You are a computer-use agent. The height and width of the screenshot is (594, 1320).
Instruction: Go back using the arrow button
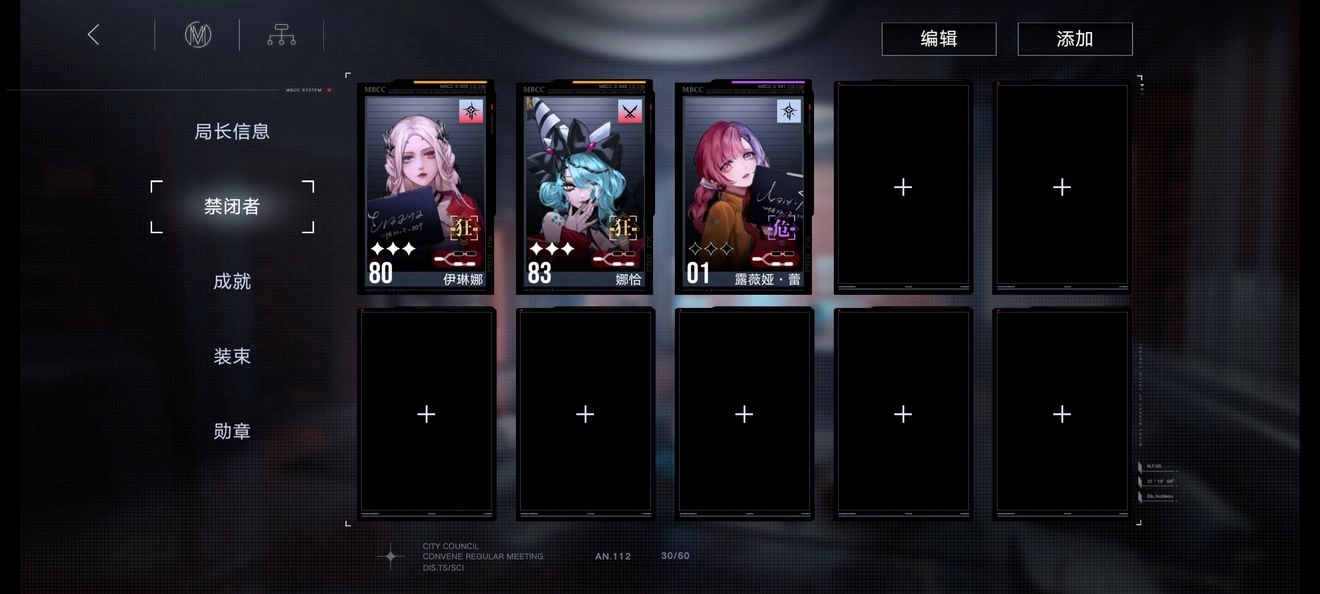tap(94, 35)
